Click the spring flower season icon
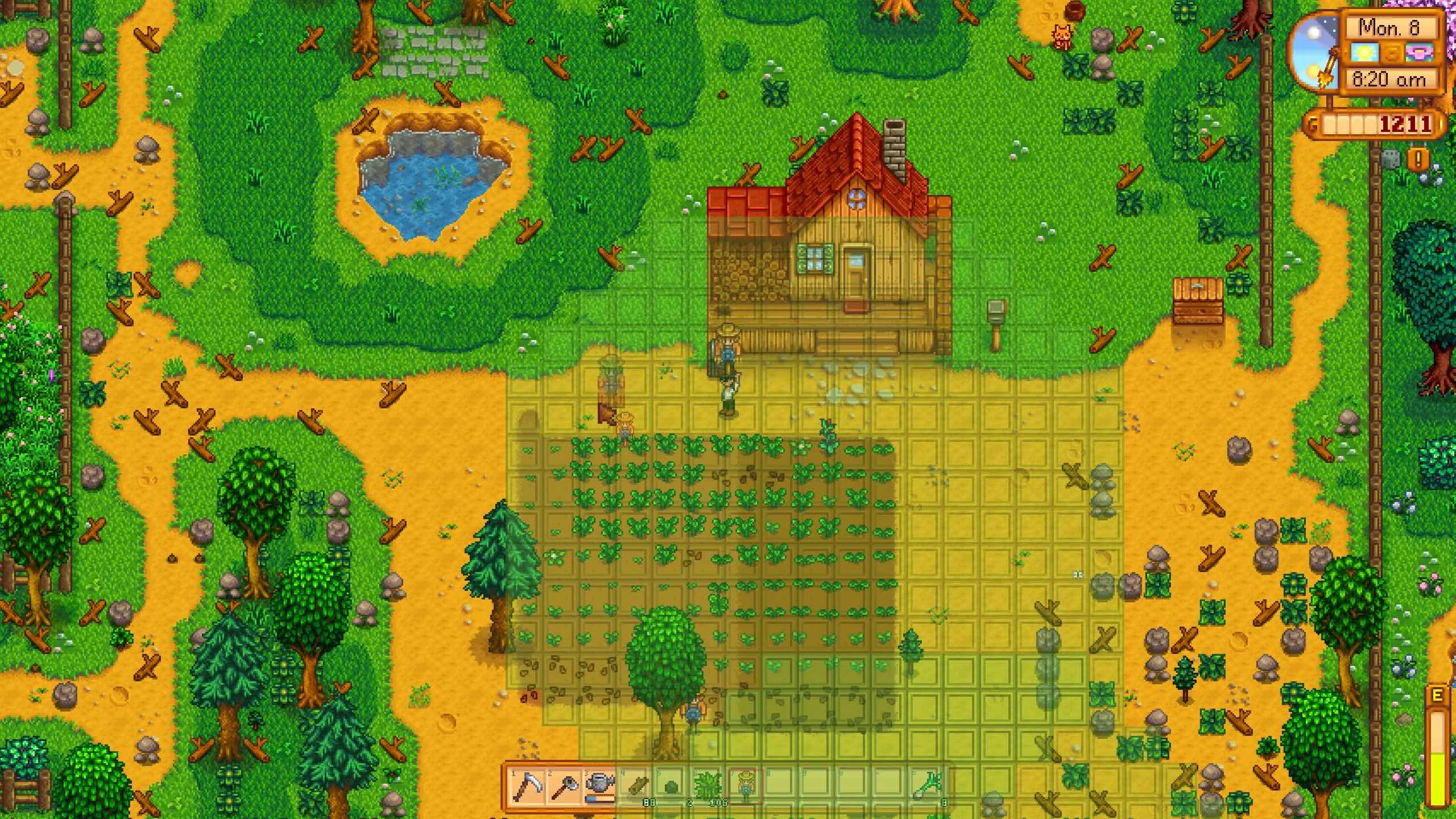 click(x=1420, y=52)
